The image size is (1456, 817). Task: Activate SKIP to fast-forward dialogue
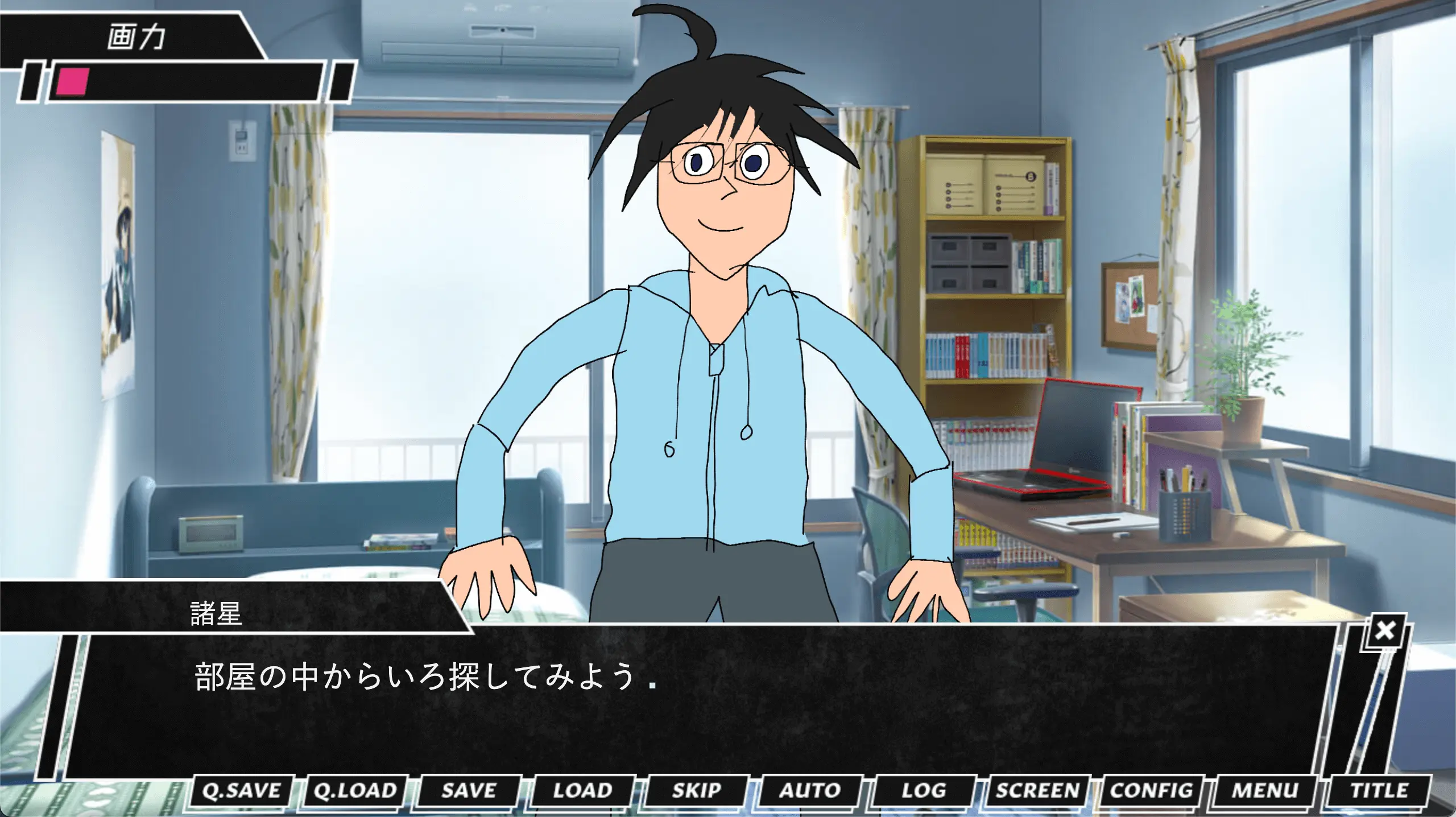(696, 791)
